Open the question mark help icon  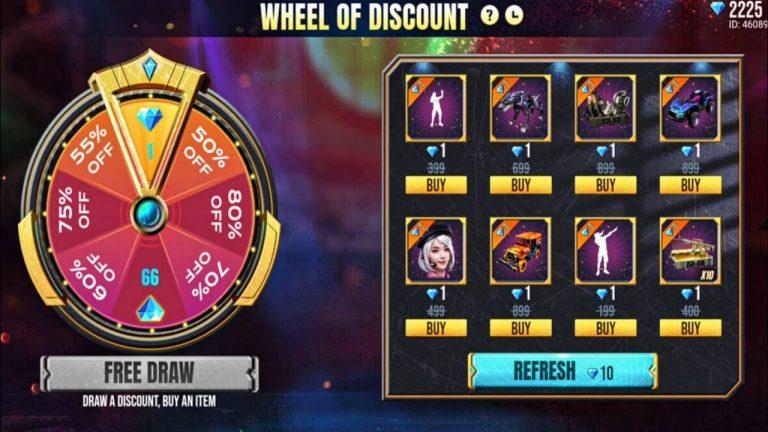(489, 16)
